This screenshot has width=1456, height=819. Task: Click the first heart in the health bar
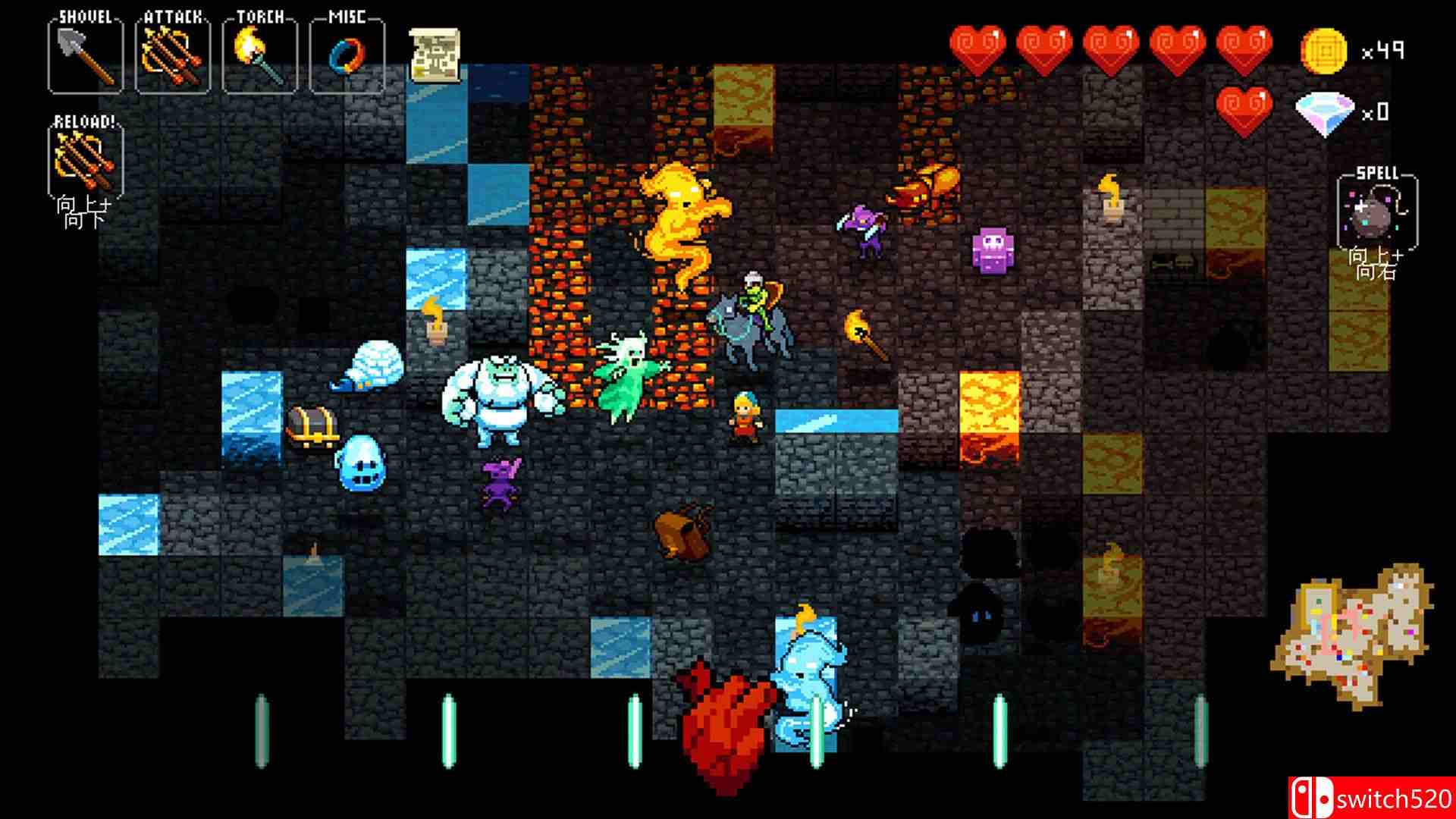(x=979, y=47)
